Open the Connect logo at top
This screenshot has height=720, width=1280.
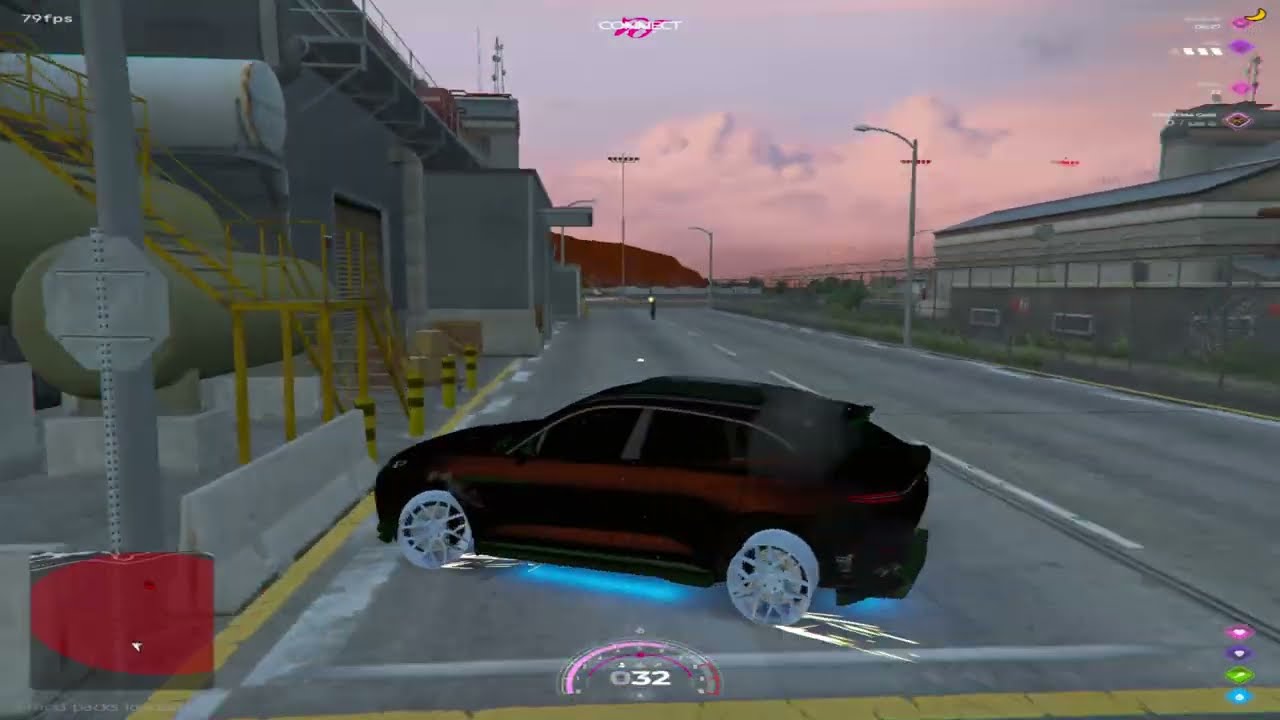click(639, 26)
